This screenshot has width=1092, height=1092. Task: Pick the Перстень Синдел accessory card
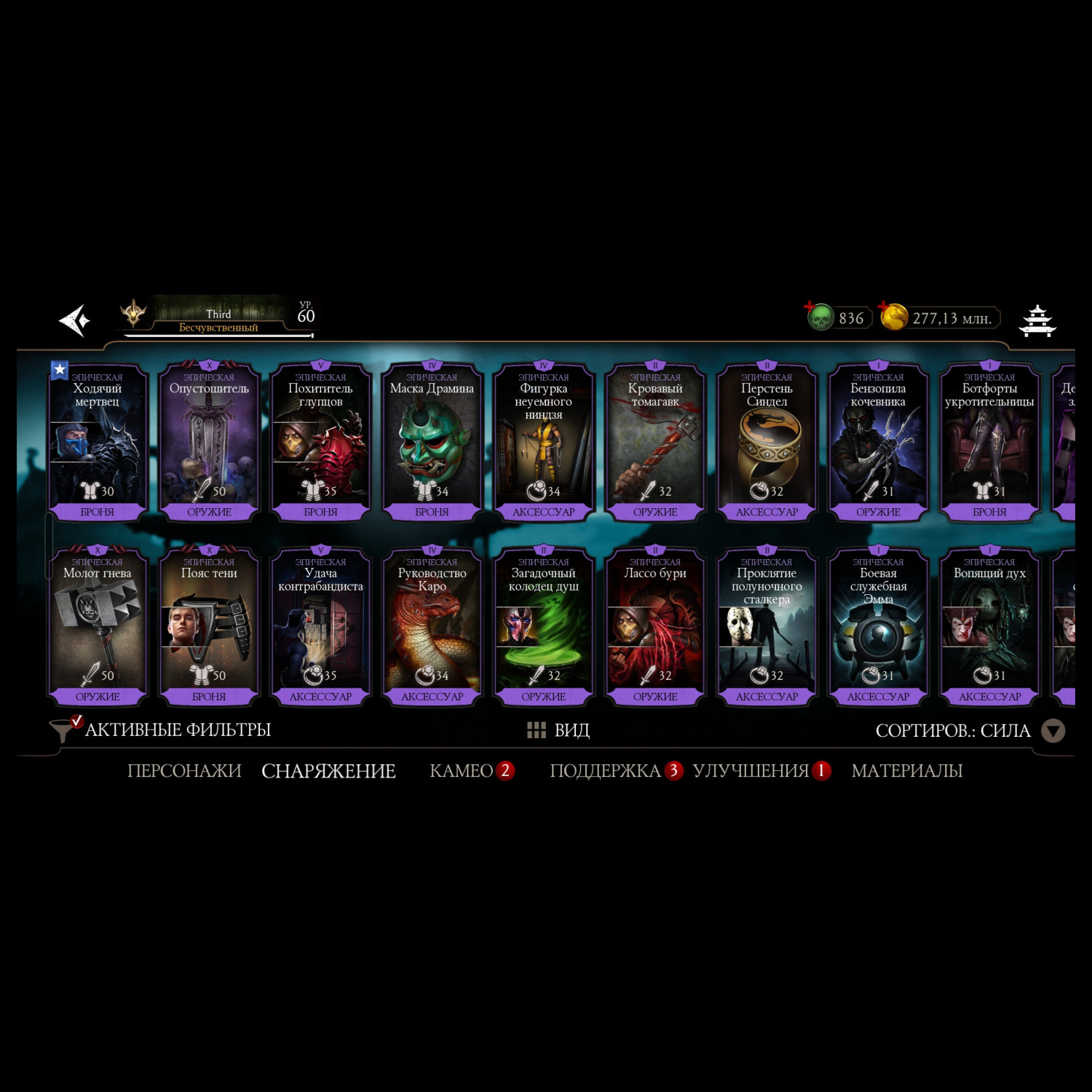[767, 442]
